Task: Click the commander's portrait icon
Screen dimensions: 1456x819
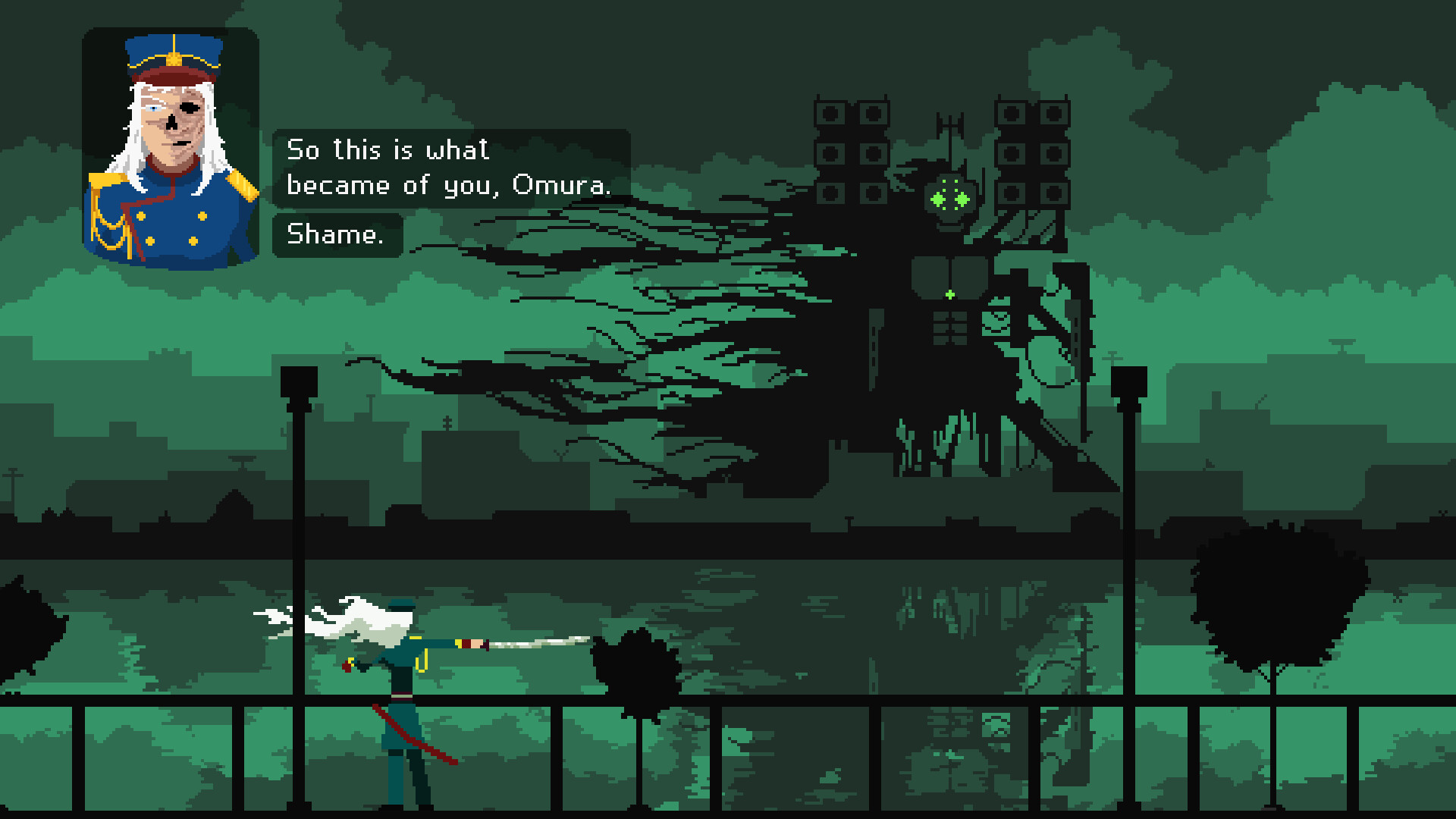Action: [173, 140]
